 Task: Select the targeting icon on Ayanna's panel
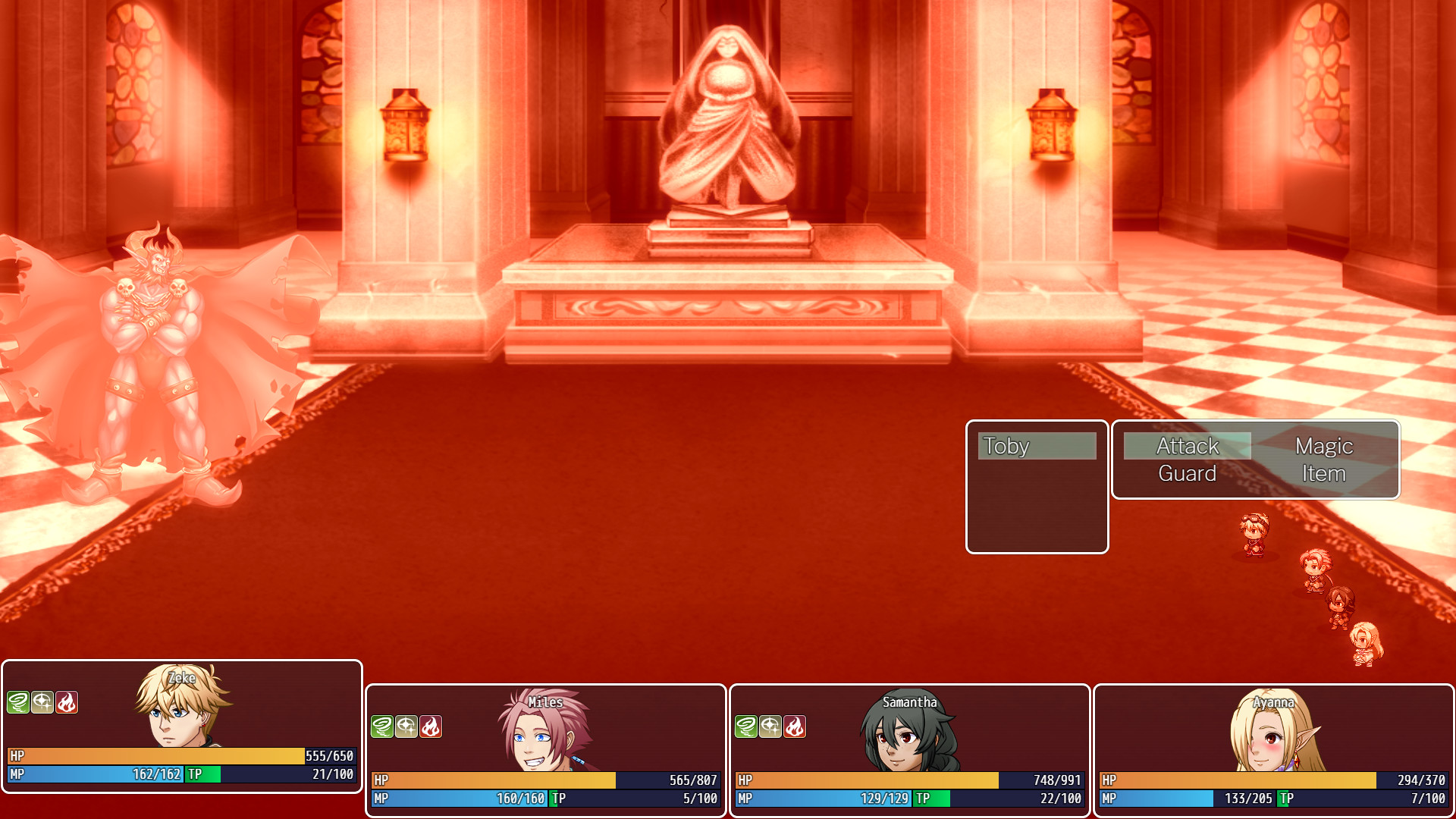tap(1136, 726)
